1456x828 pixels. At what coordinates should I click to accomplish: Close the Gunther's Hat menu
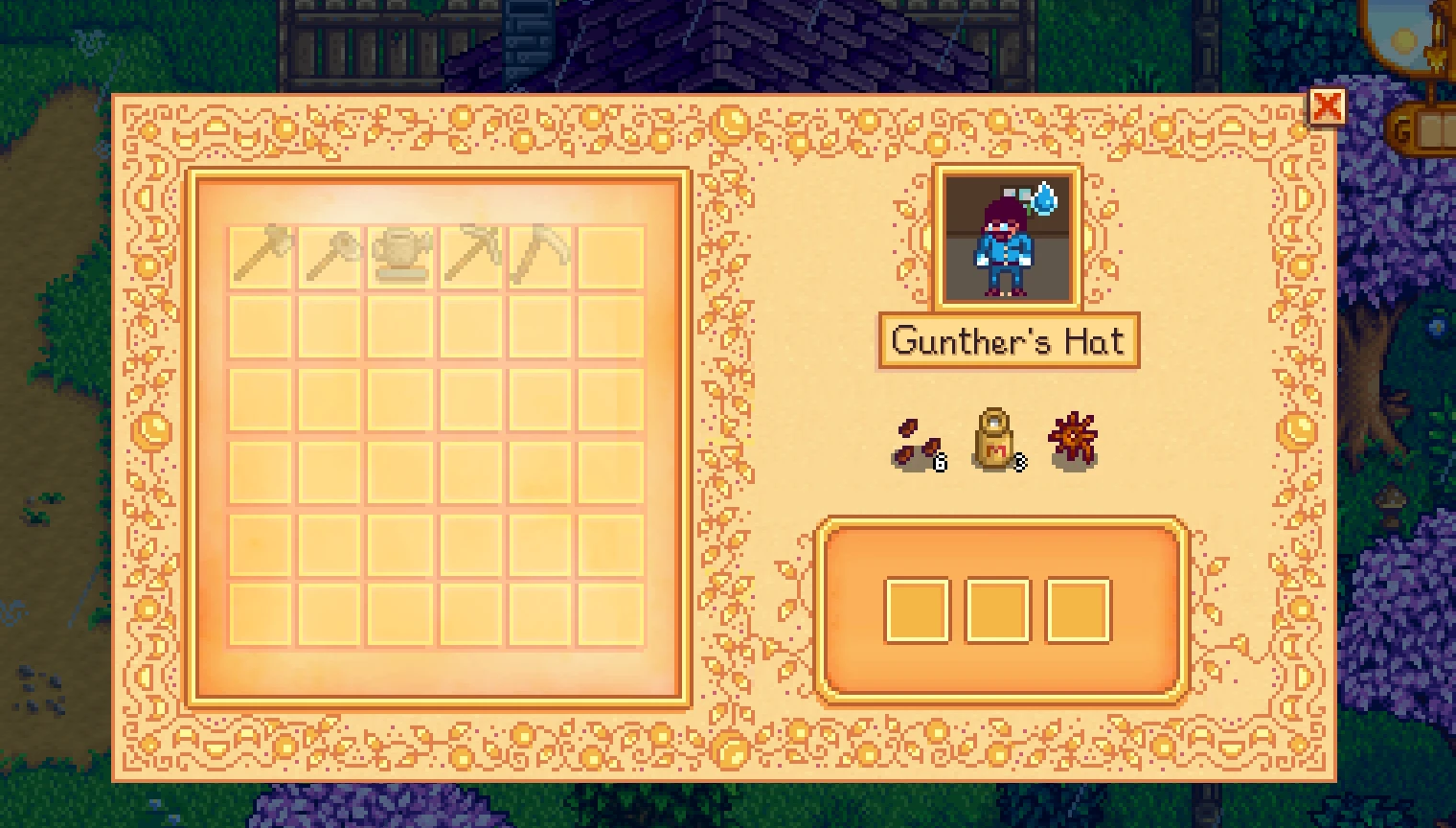pos(1330,107)
